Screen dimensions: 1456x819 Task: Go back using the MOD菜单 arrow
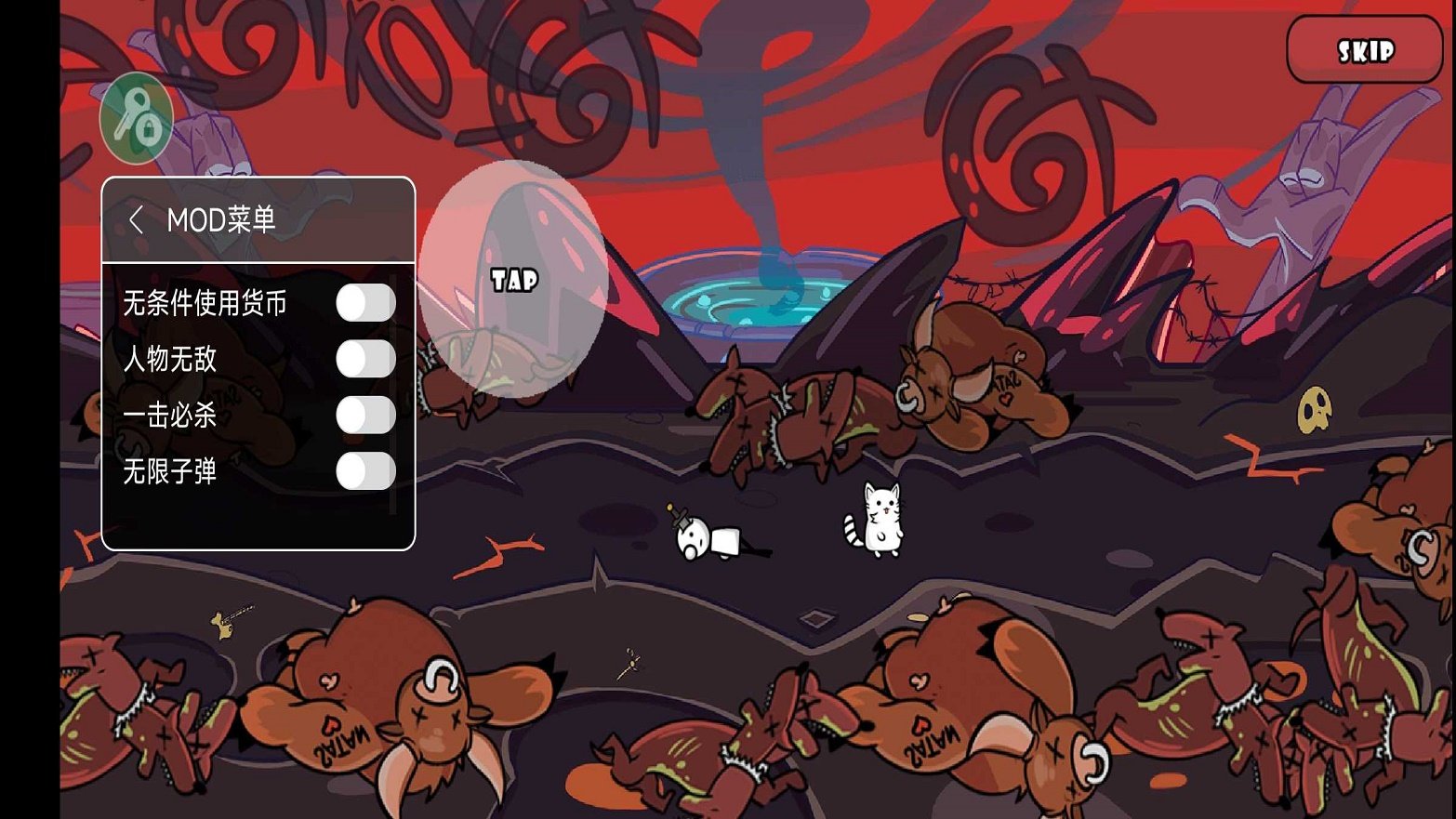click(x=136, y=220)
